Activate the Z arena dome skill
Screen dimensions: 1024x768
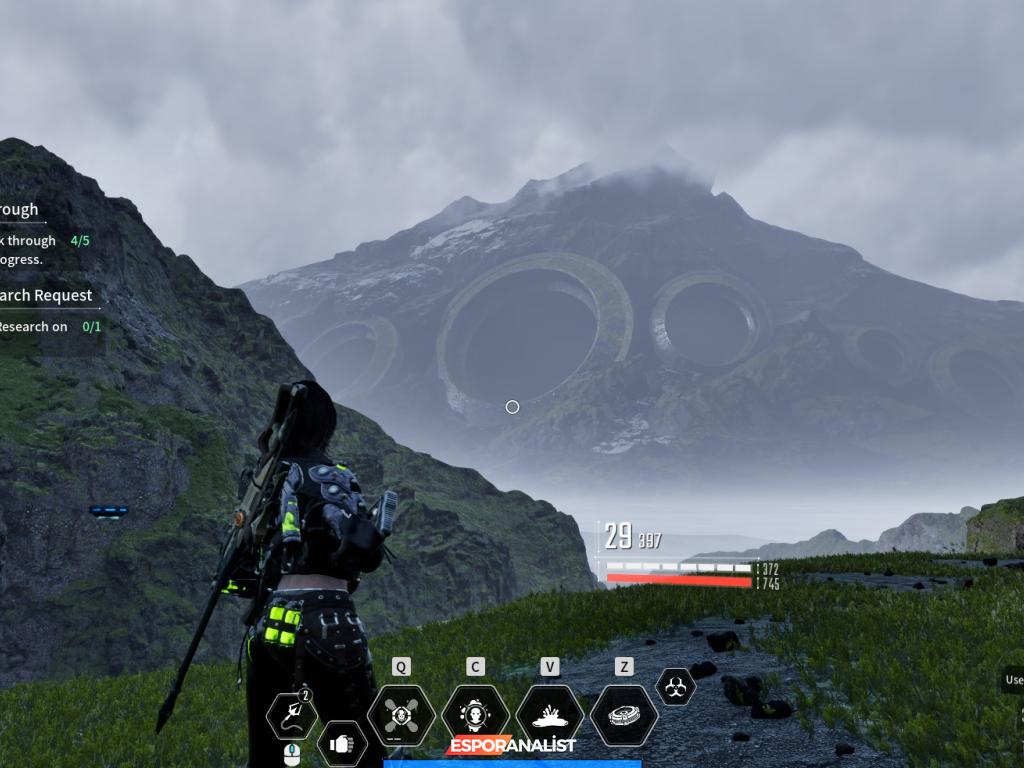coord(624,715)
